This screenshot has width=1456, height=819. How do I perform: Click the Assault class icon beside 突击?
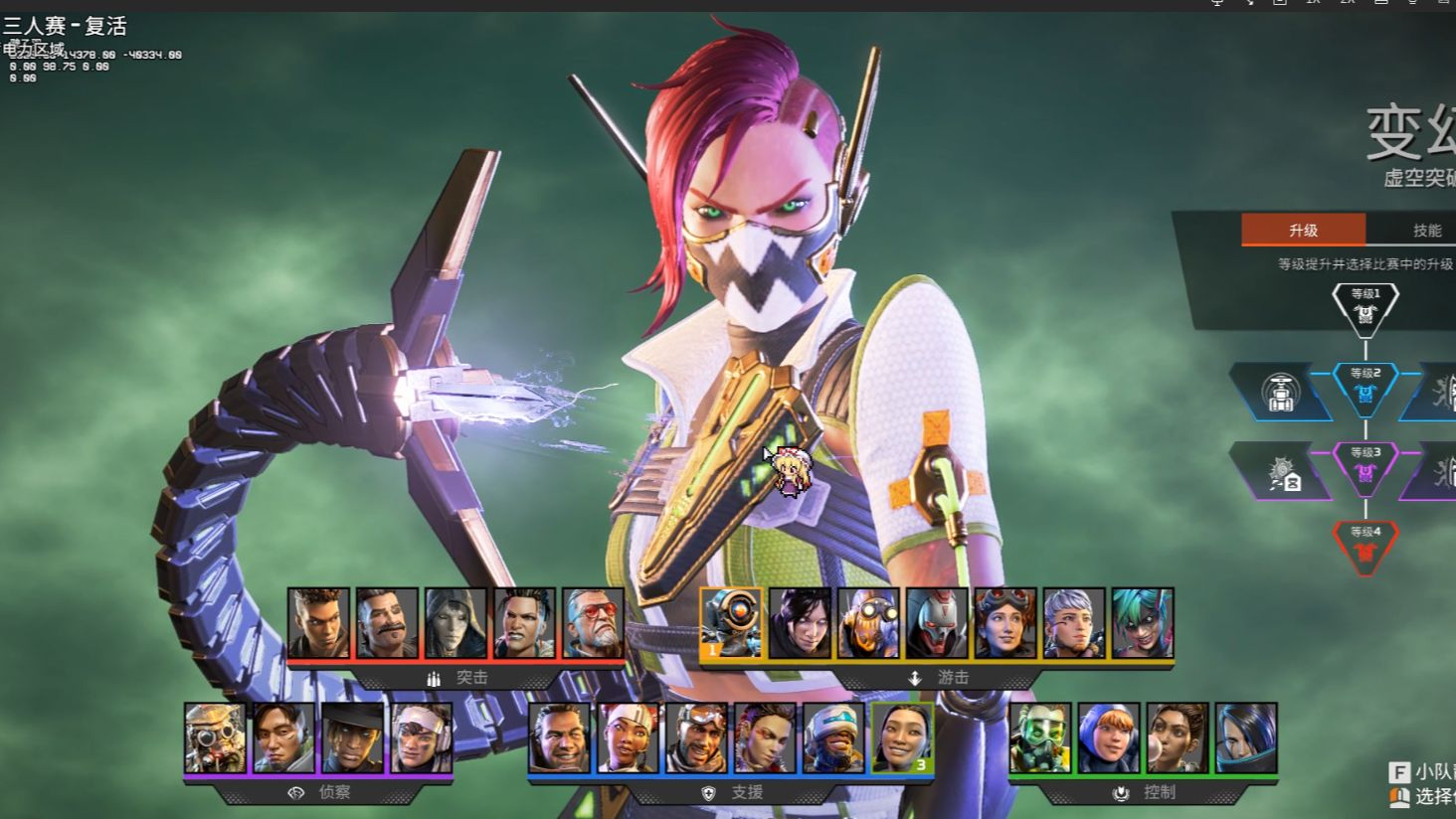pyautogui.click(x=433, y=678)
